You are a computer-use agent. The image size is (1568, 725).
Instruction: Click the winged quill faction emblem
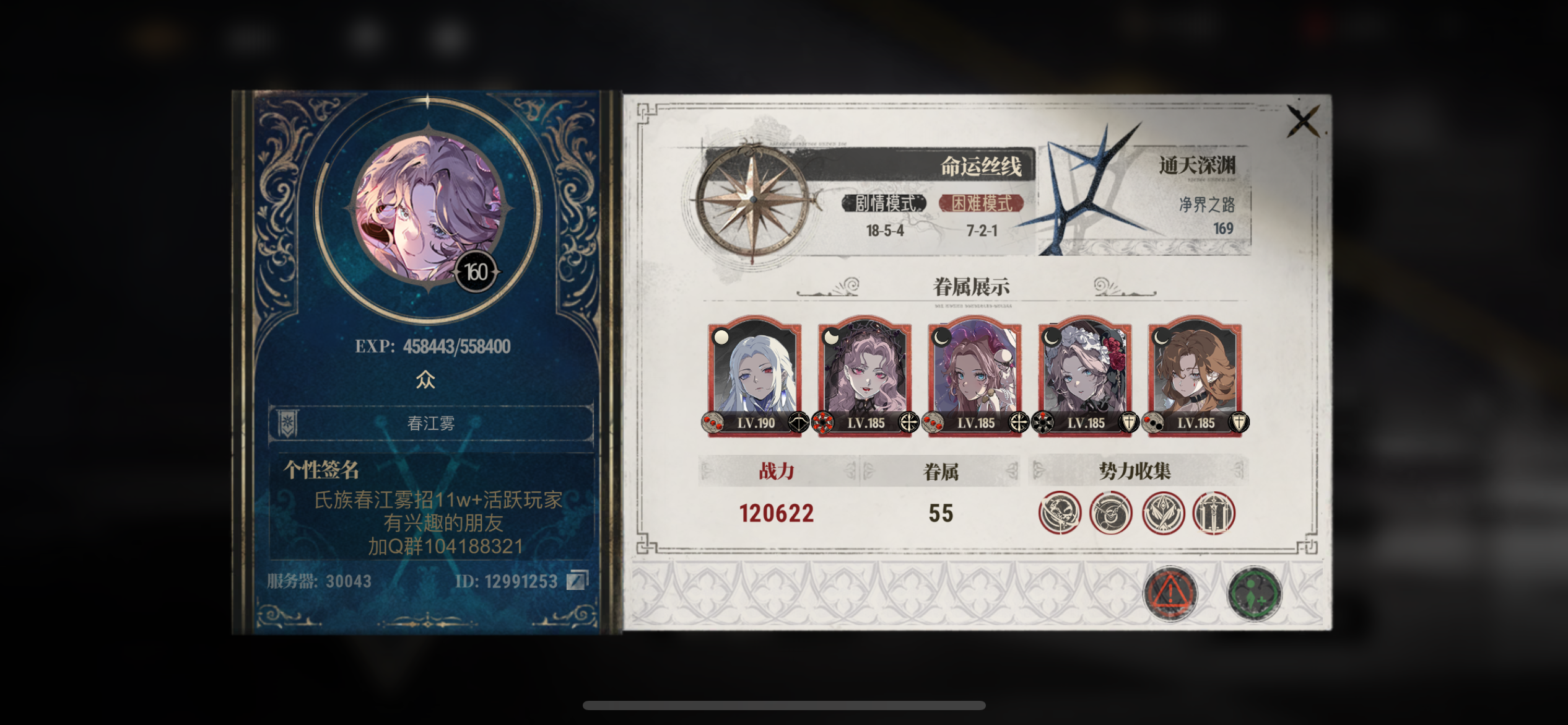[1161, 513]
